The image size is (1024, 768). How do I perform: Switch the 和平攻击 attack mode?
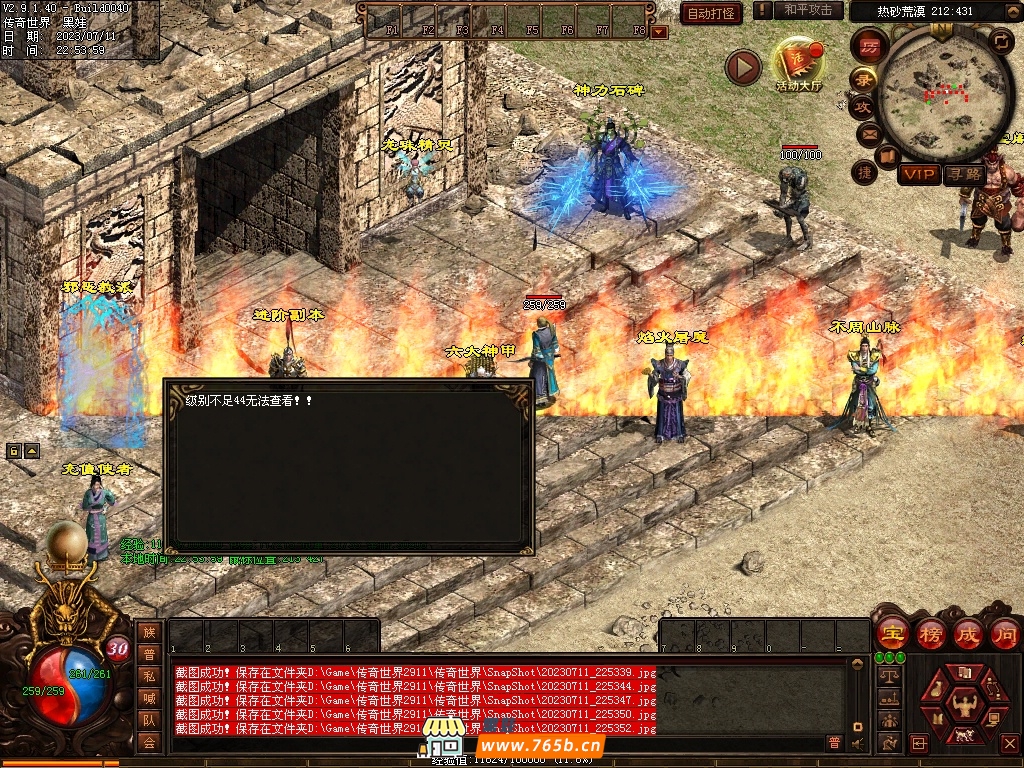[808, 10]
